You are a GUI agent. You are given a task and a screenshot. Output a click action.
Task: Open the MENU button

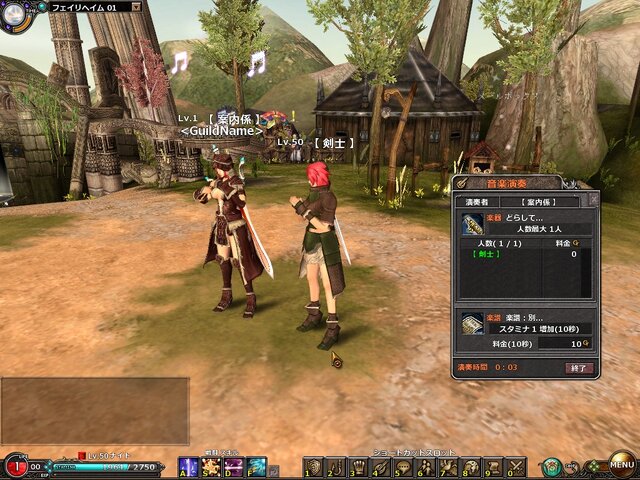[621, 465]
